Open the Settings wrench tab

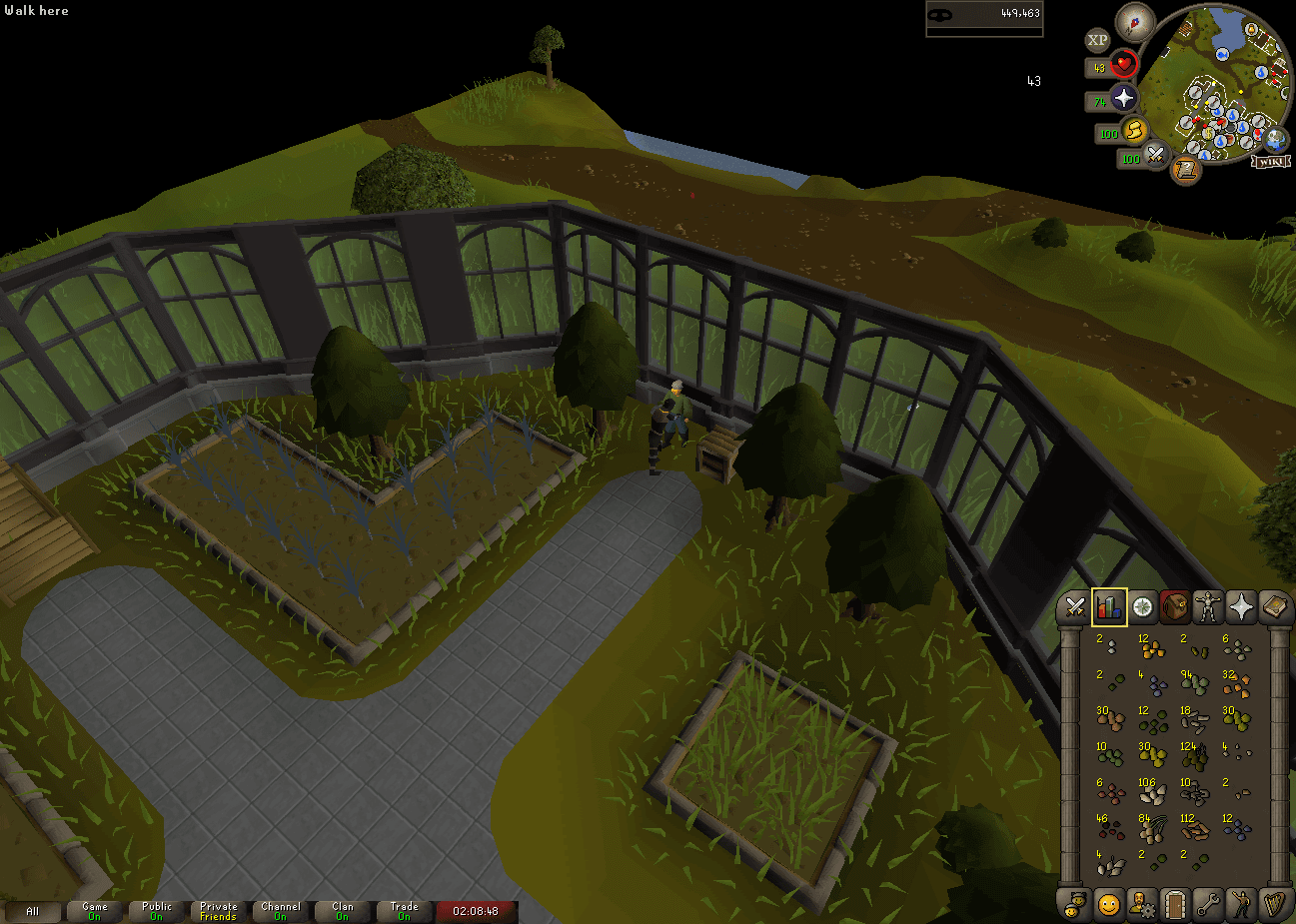pos(1208,904)
